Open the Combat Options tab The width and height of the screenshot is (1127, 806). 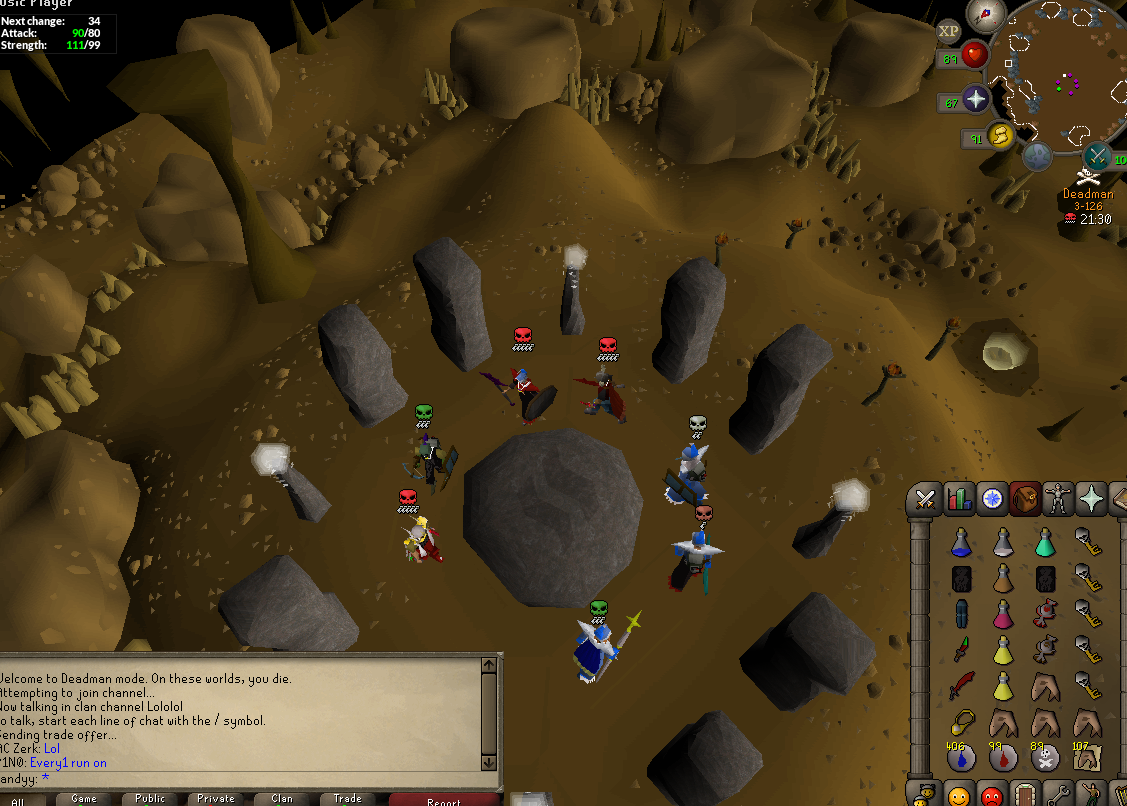pos(925,498)
